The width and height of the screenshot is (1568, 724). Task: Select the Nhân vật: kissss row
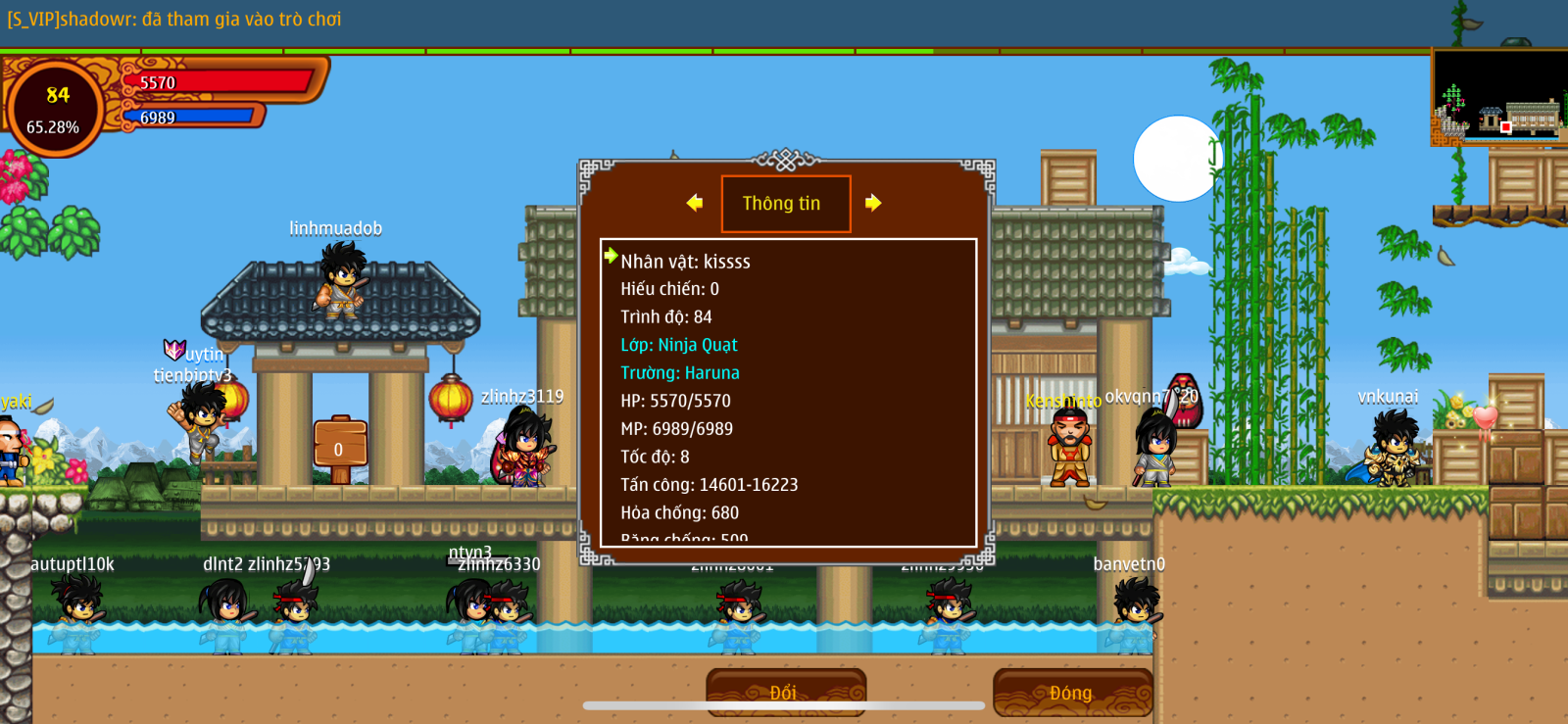[x=685, y=262]
